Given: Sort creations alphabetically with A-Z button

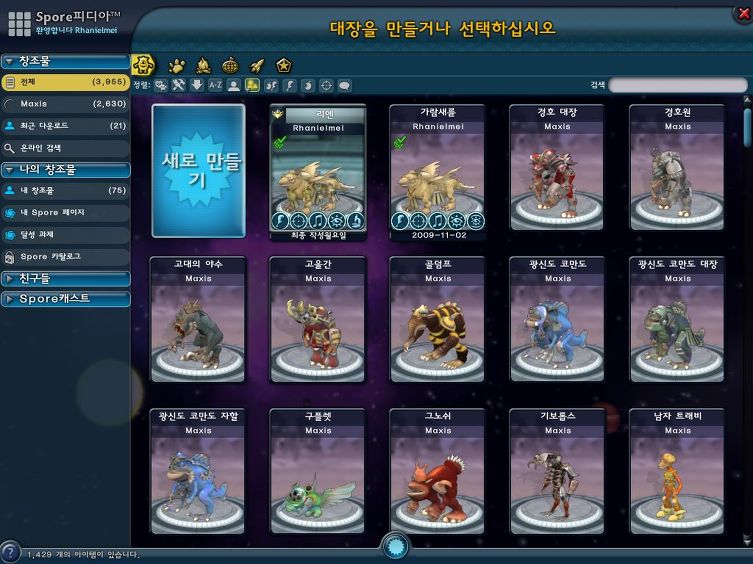Looking at the screenshot, I should pos(215,86).
